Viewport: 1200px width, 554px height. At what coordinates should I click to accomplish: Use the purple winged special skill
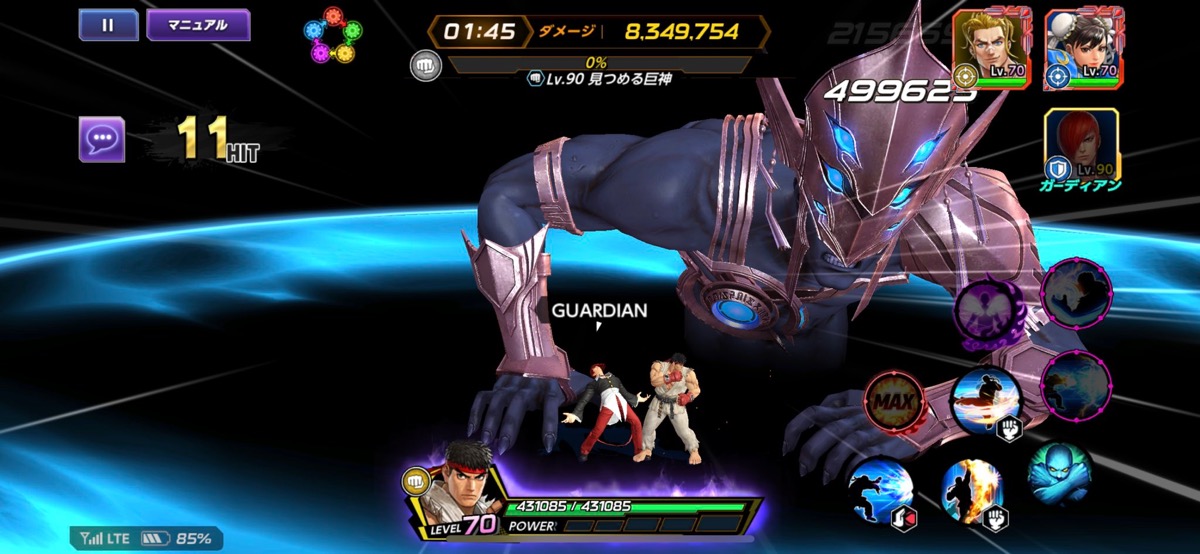990,308
